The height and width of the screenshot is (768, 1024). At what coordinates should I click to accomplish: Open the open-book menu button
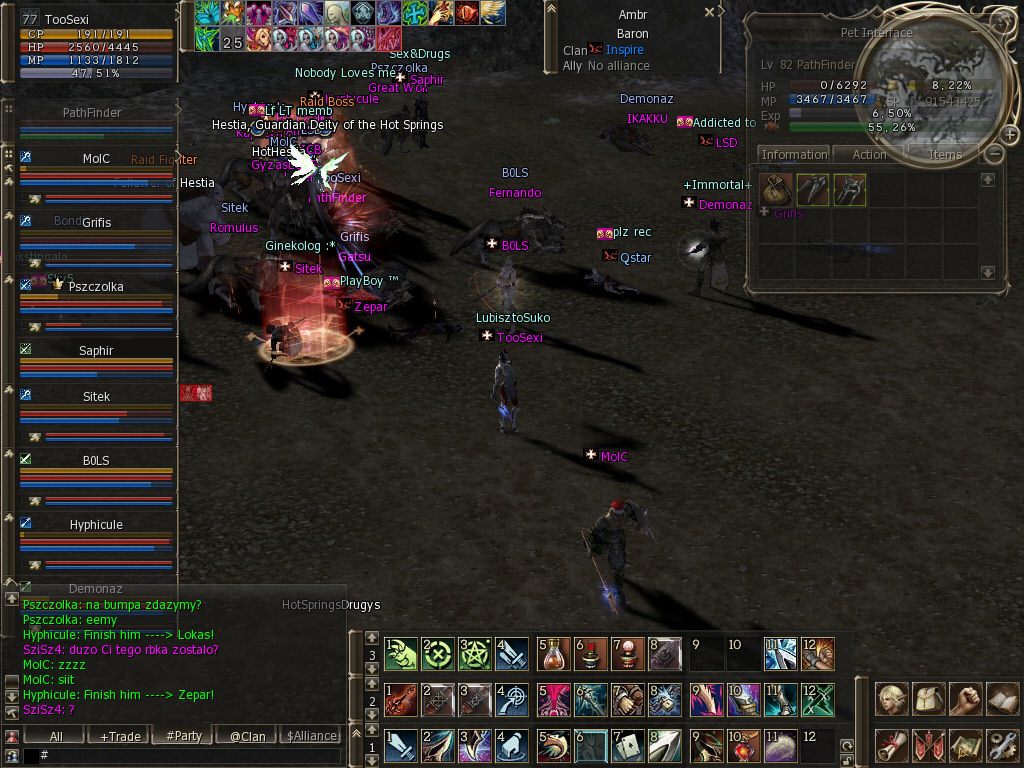pos(1003,698)
